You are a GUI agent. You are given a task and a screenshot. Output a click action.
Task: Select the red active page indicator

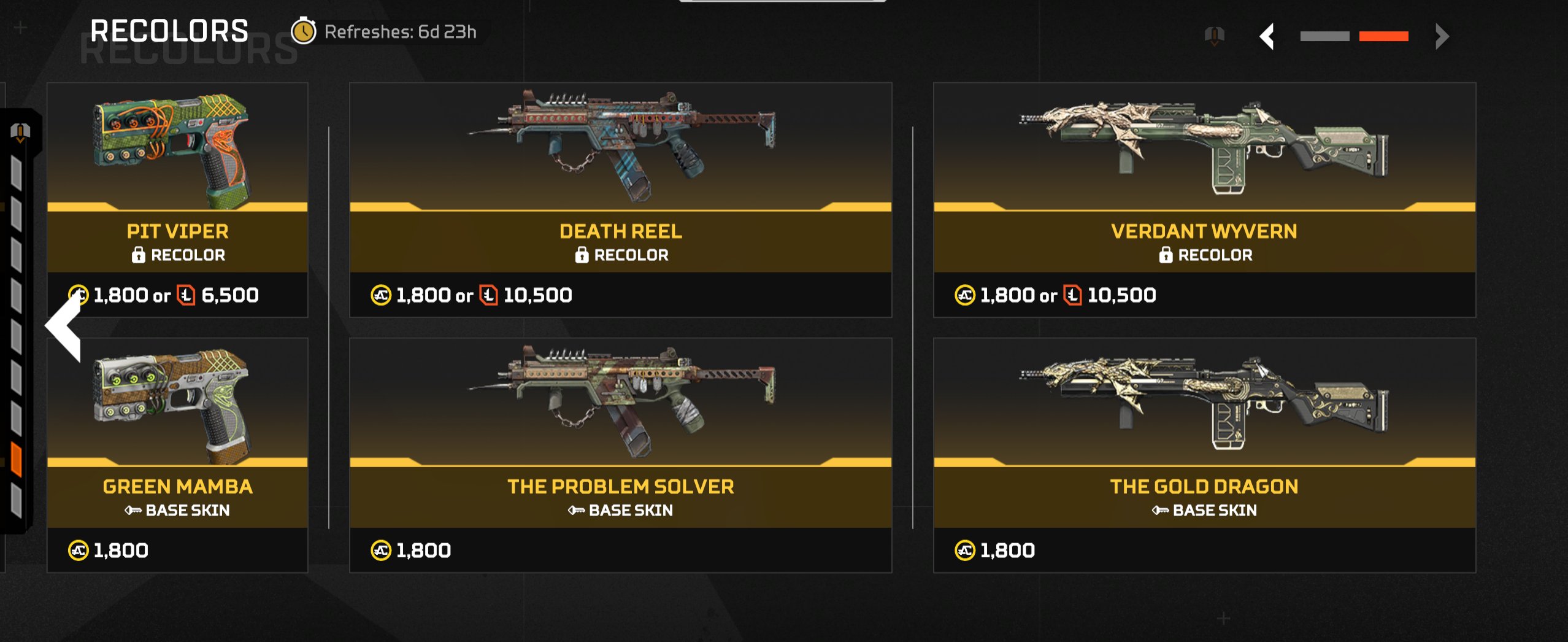click(x=1383, y=36)
